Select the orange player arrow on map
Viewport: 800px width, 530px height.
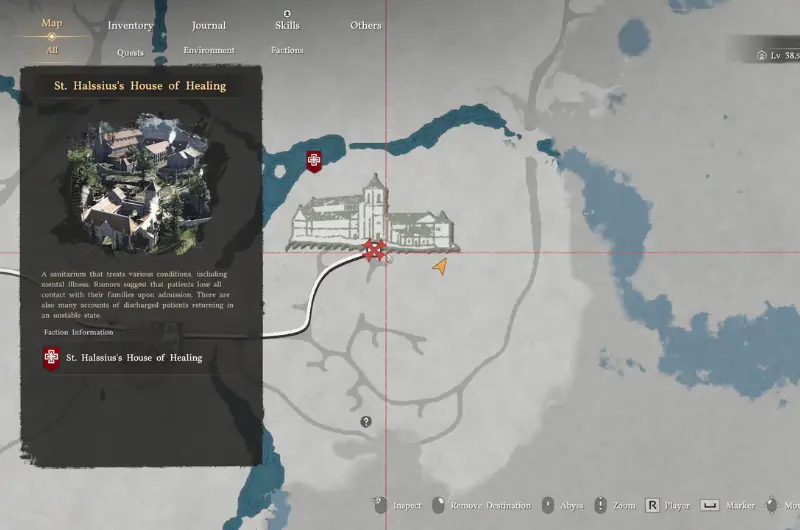click(439, 266)
